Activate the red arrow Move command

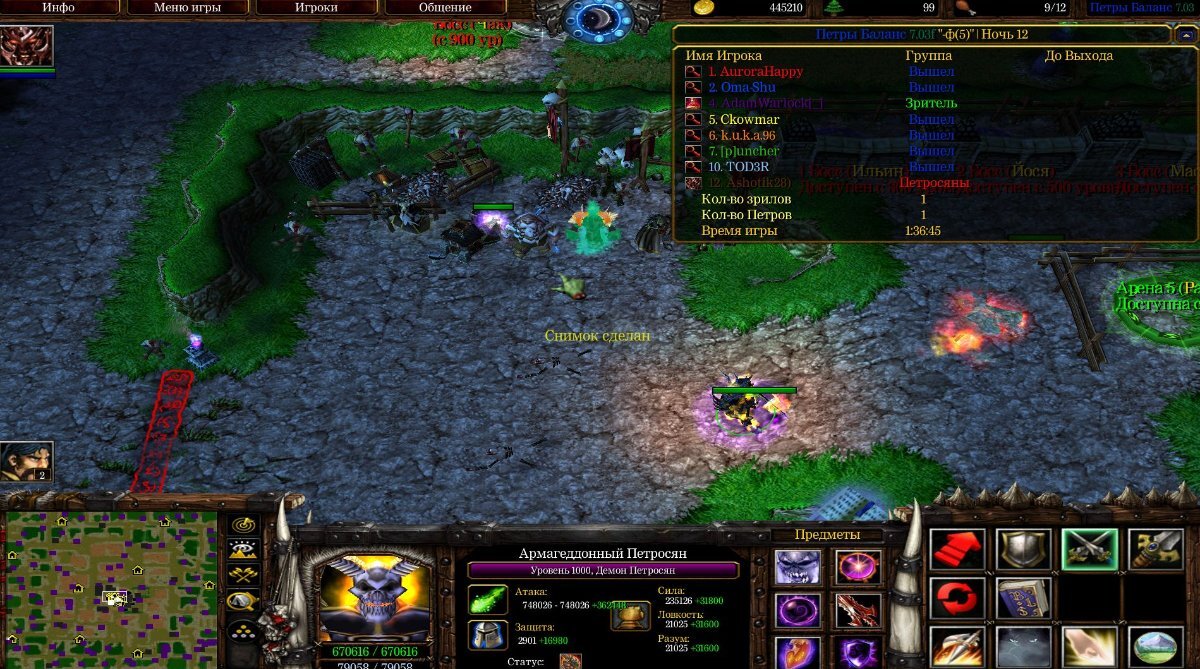coord(957,549)
